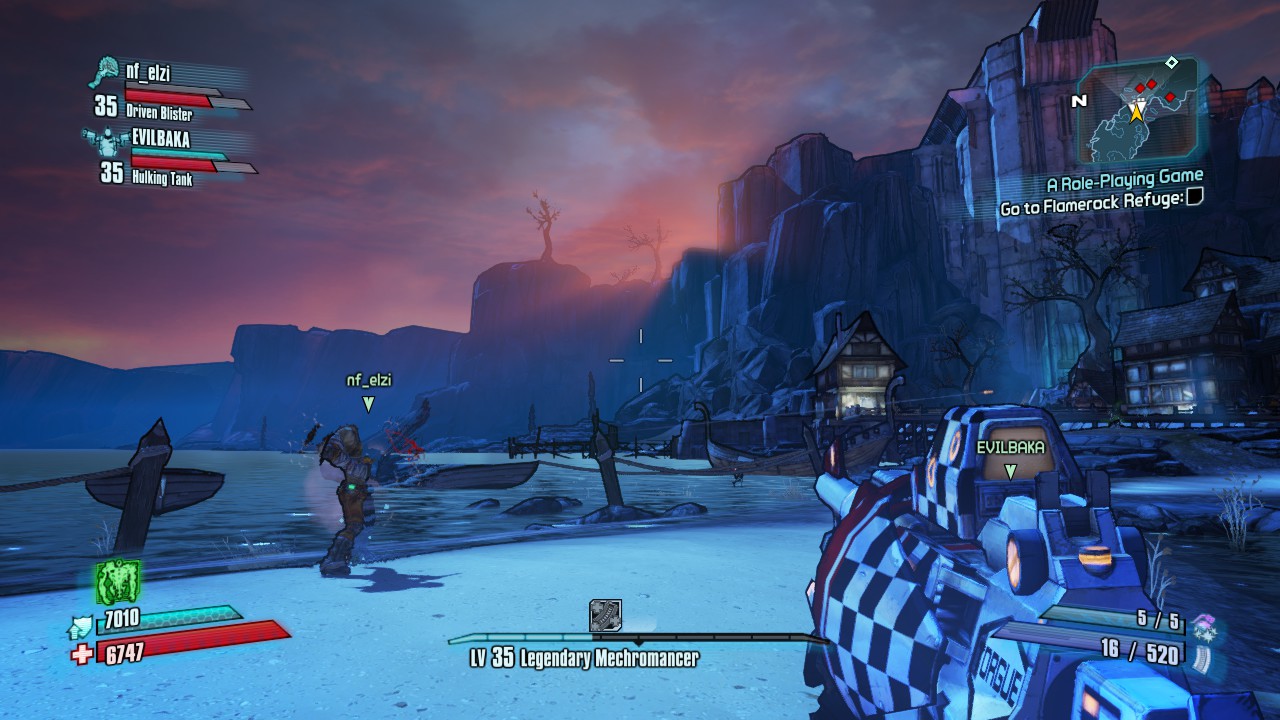Click the minimap in the corner
1280x720 pixels.
point(1136,109)
